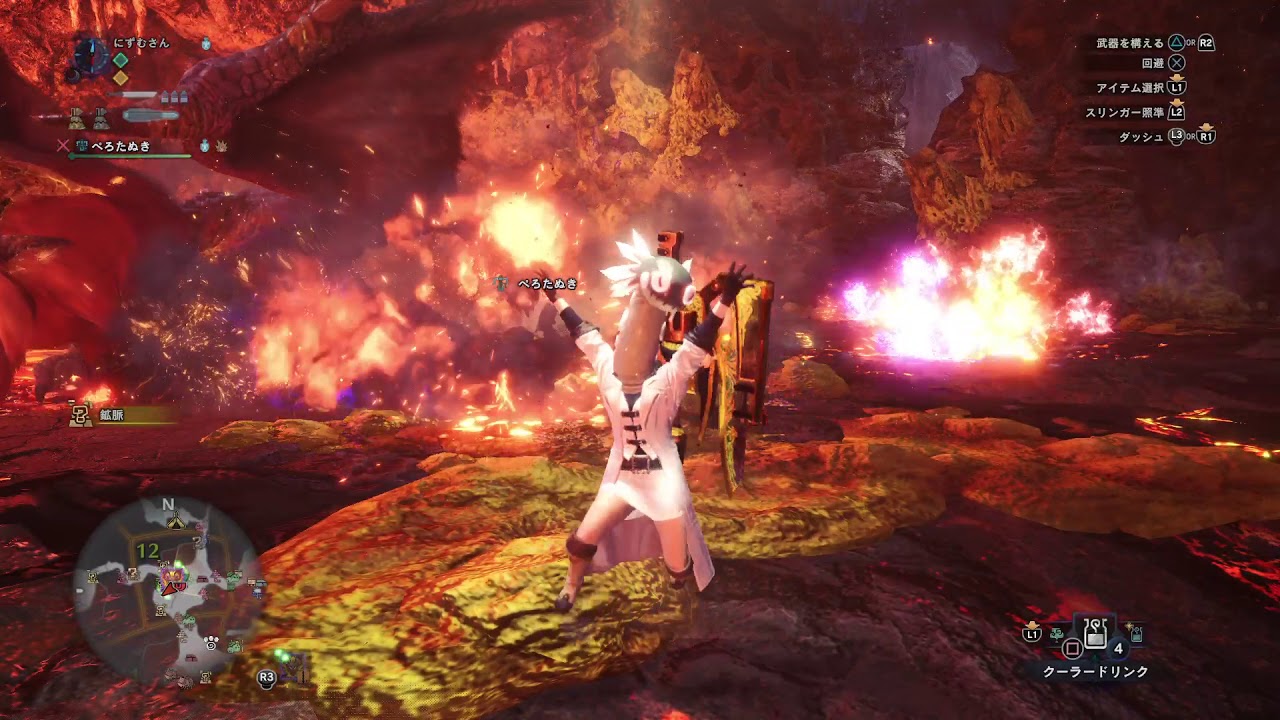Click the ぺろたぬき monster icon in the target bar
Image resolution: width=1280 pixels, height=720 pixels.
[82, 145]
